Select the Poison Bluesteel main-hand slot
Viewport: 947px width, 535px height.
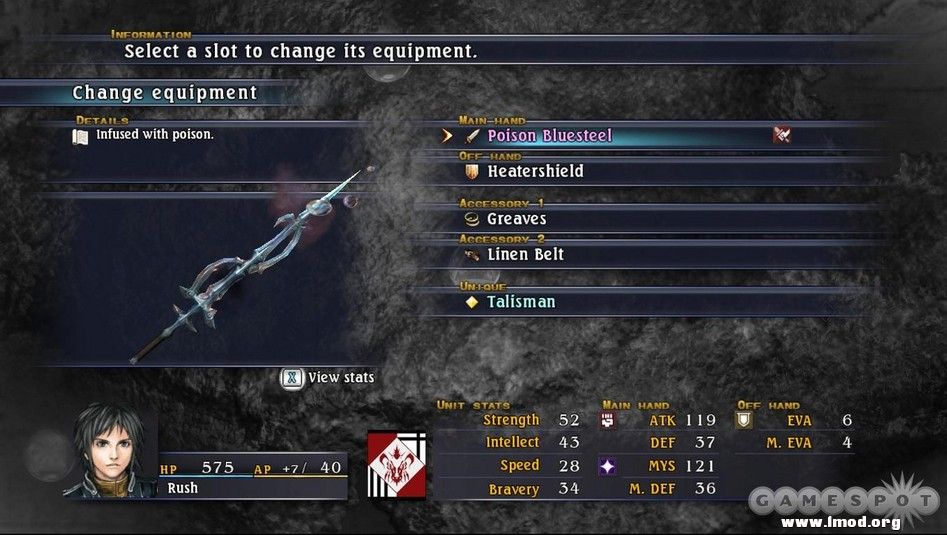pyautogui.click(x=549, y=135)
